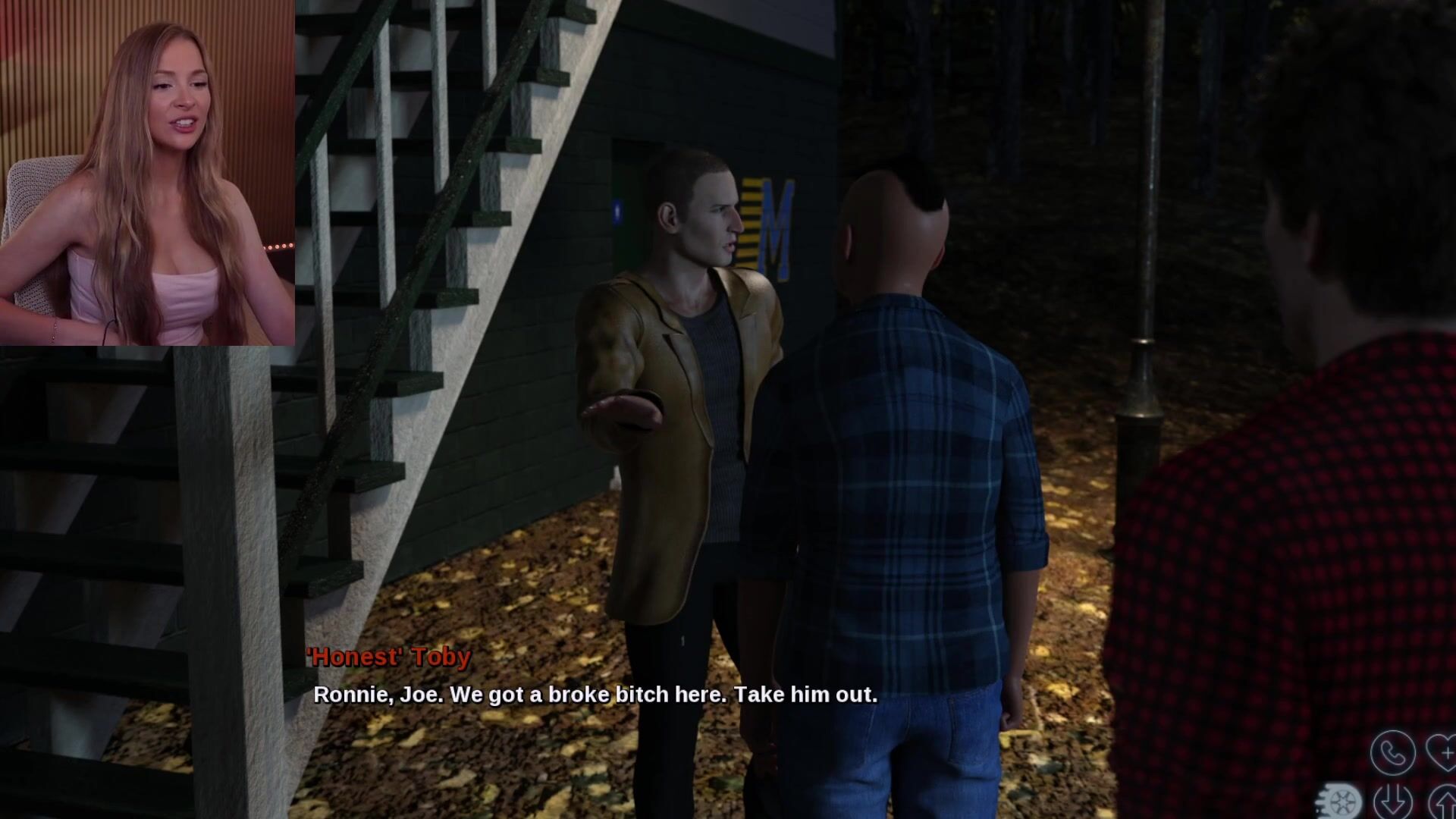Open the phone icon
This screenshot has width=1456, height=819.
tap(1392, 752)
